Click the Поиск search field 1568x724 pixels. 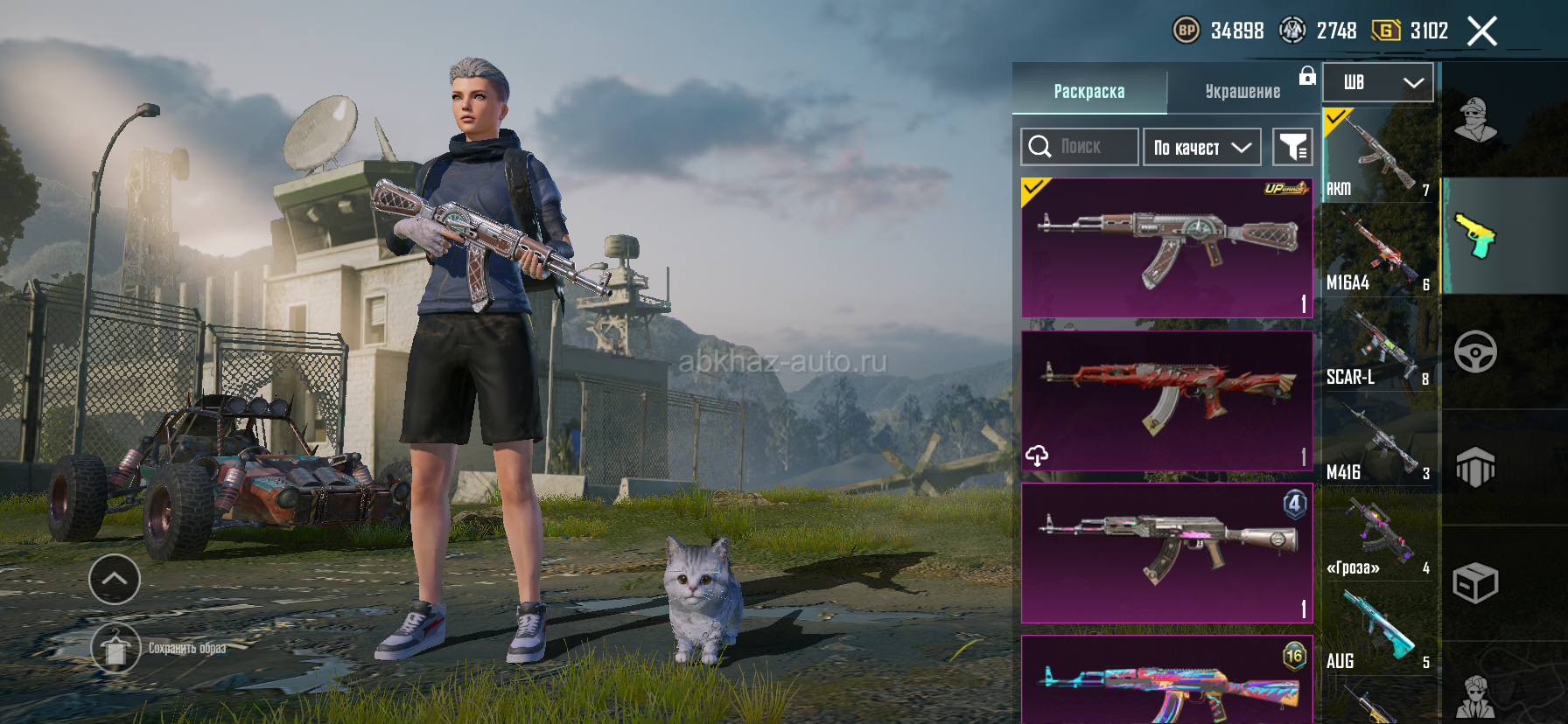tap(1080, 147)
